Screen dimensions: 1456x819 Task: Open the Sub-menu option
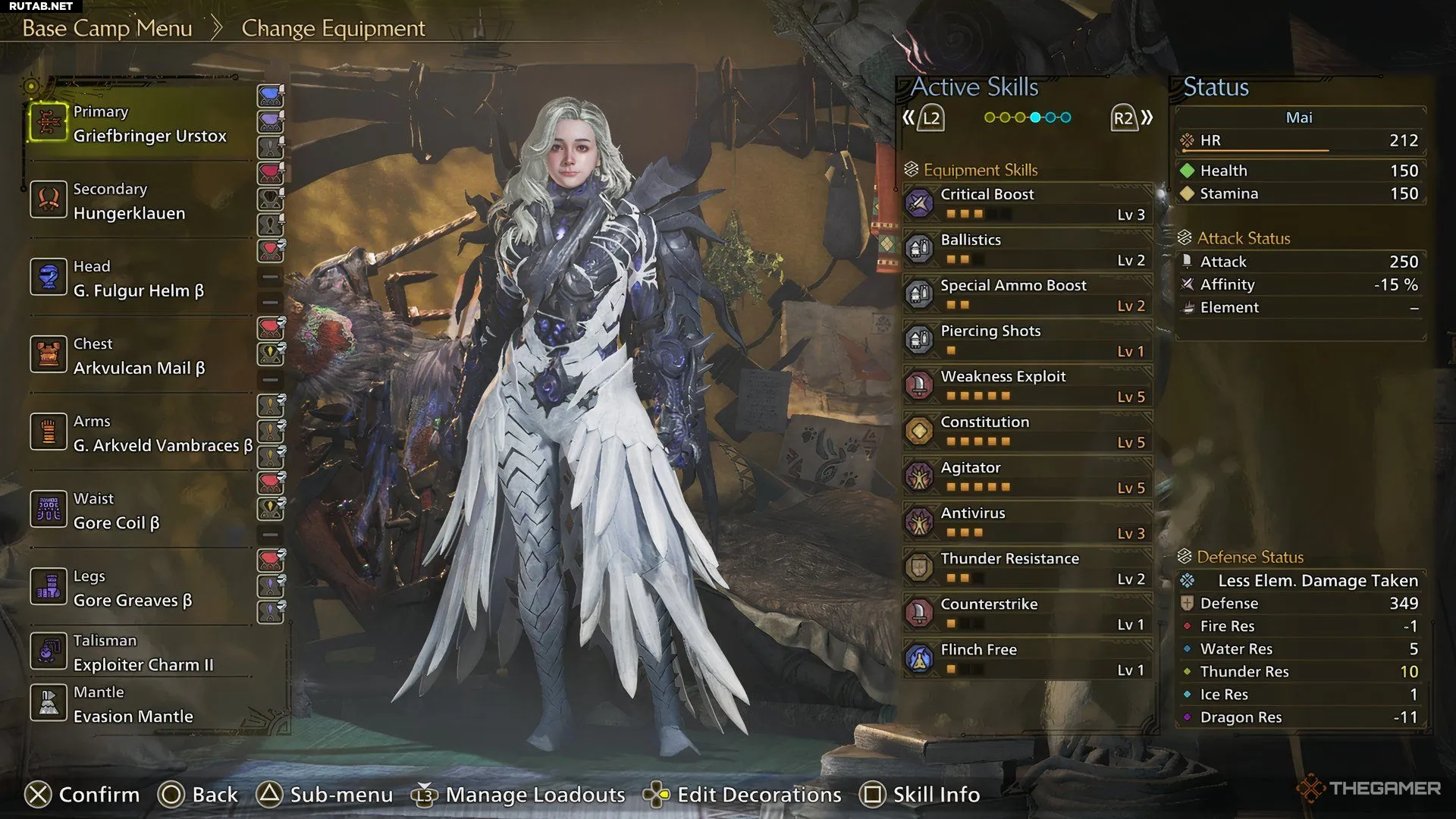click(340, 794)
